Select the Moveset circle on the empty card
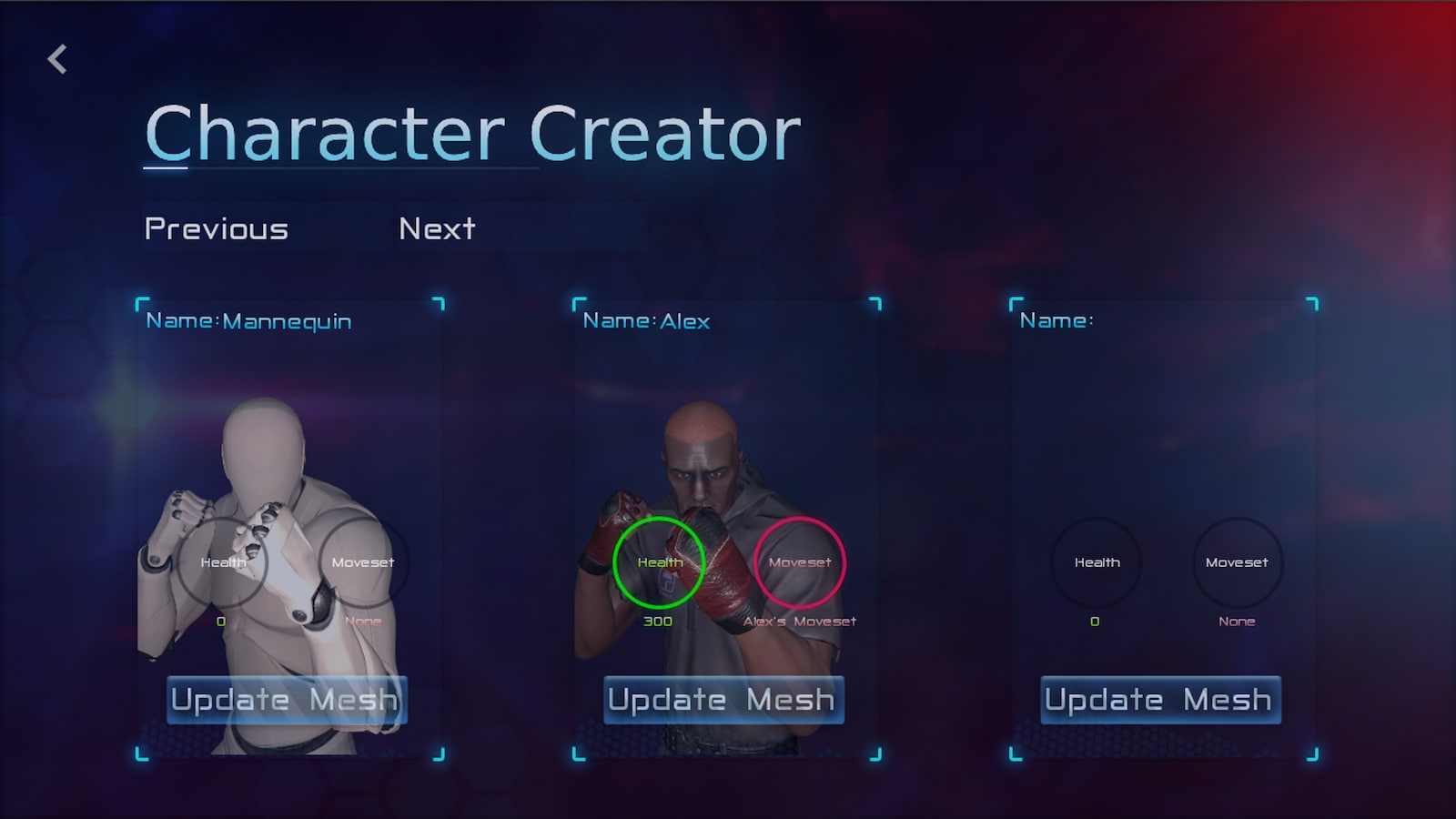This screenshot has width=1456, height=819. 1238,562
